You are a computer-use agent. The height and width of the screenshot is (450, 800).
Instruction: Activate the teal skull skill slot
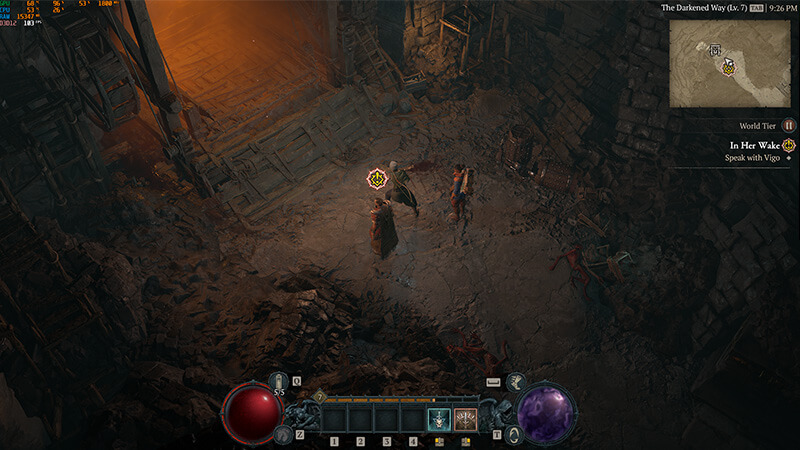click(x=438, y=418)
